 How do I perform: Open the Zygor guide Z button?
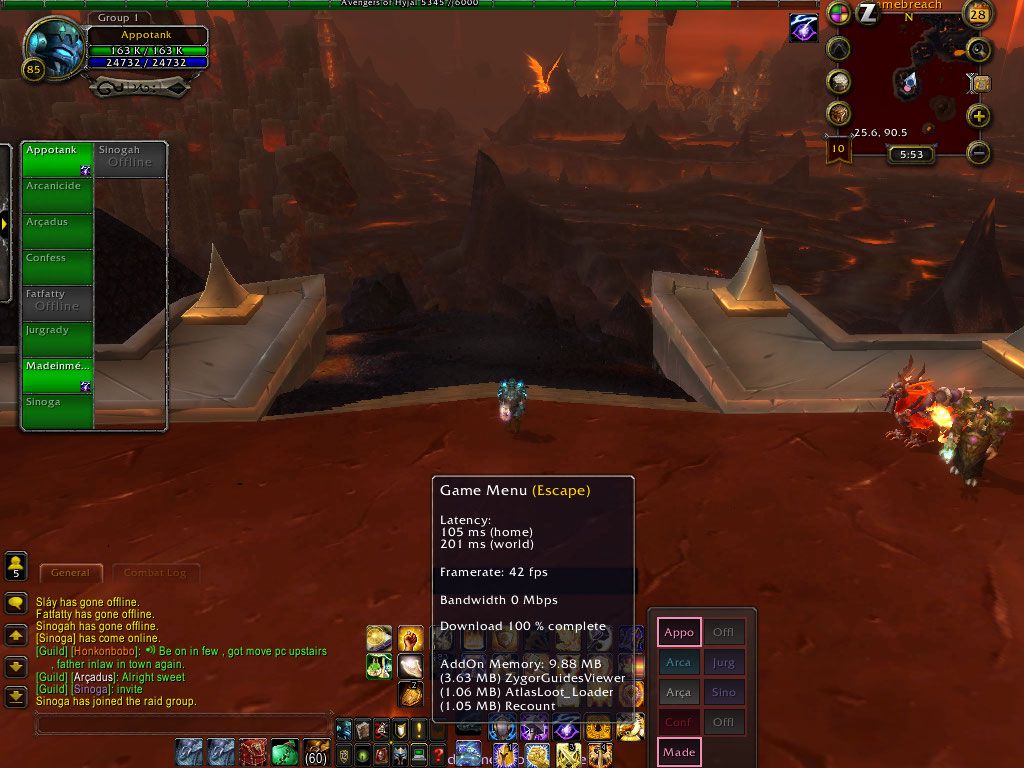[867, 13]
